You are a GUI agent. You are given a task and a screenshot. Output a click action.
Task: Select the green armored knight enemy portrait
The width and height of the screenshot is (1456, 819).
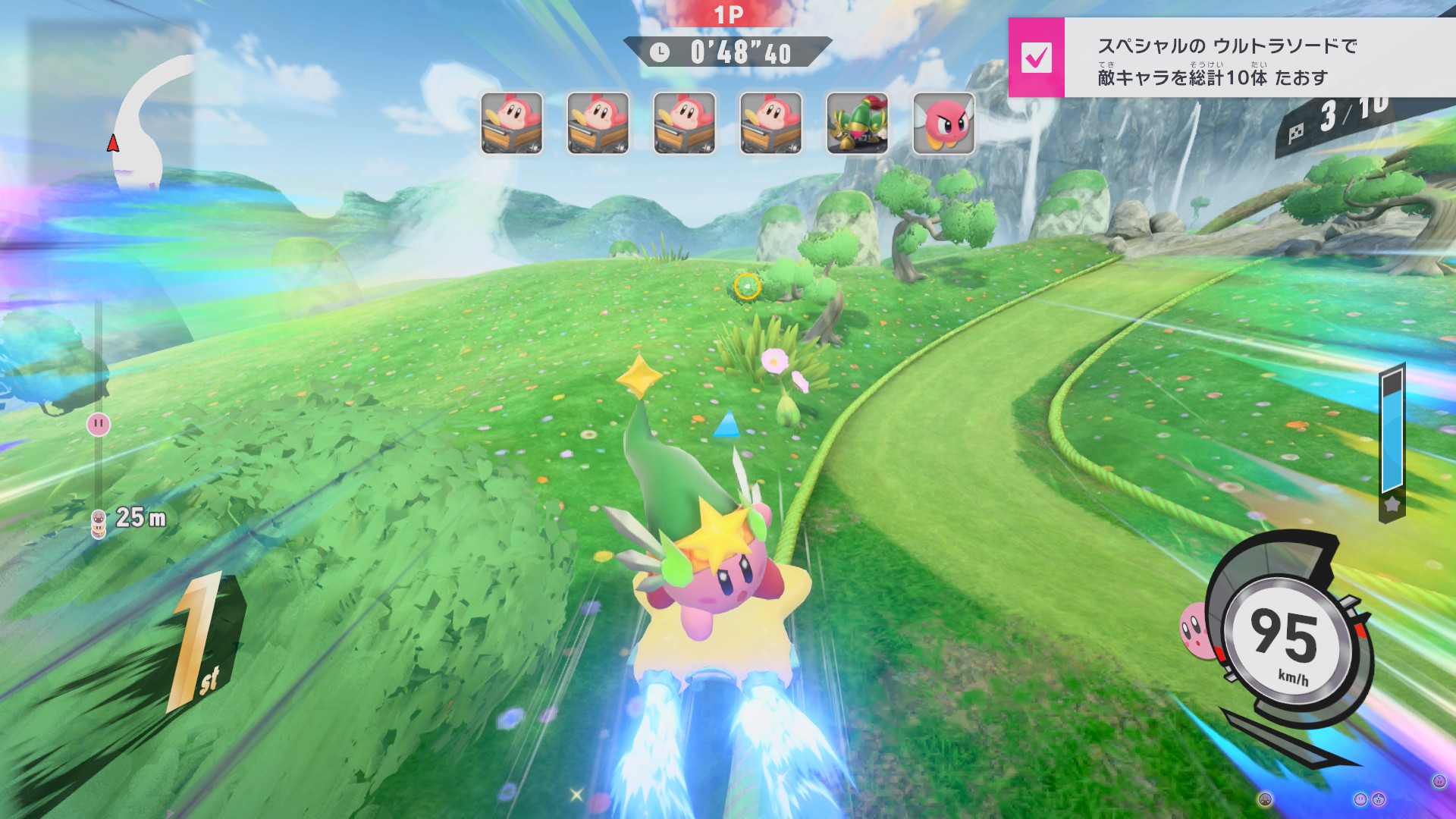857,124
